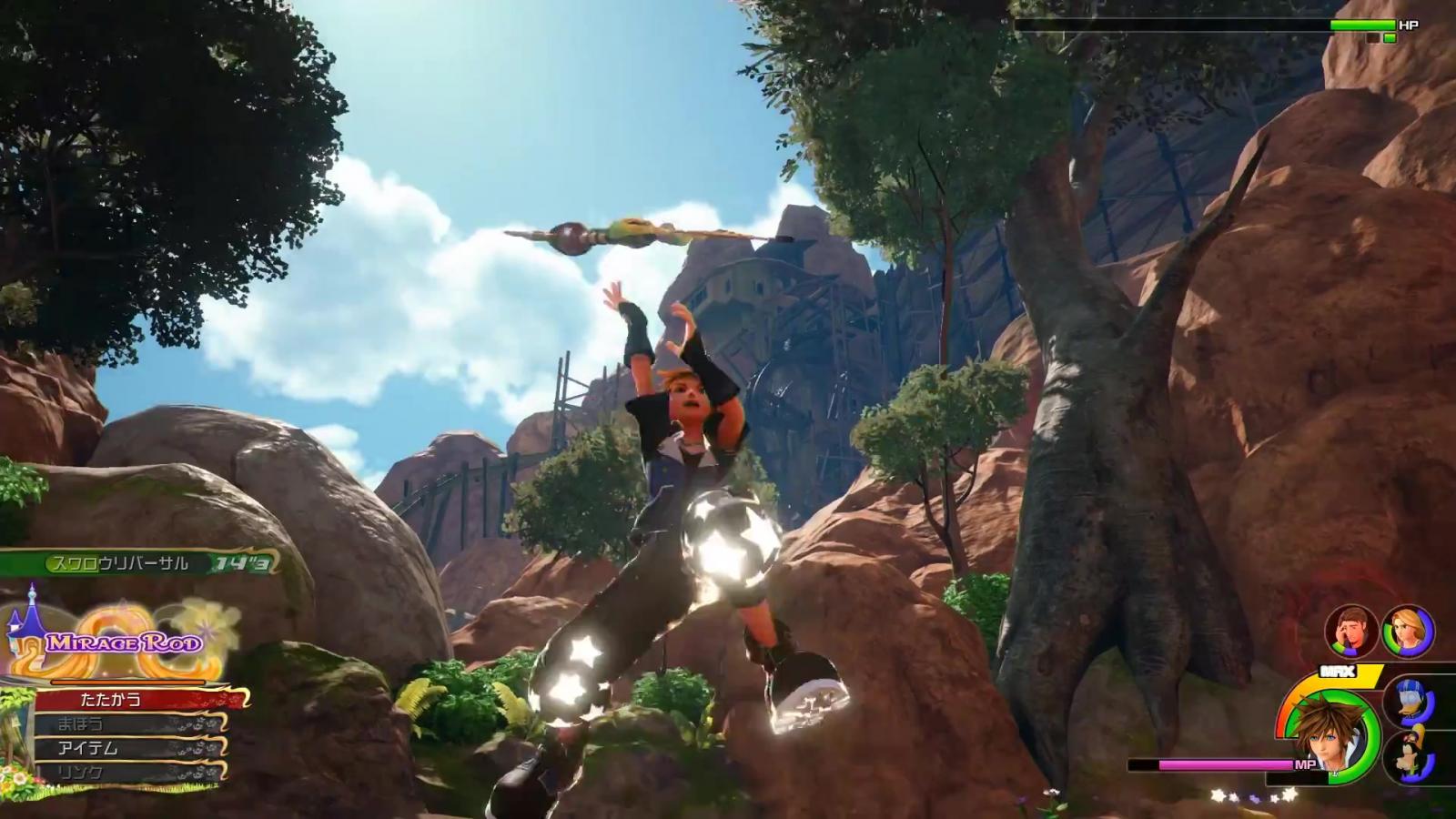Image resolution: width=1456 pixels, height=819 pixels.
Task: Select Flynn Rider's party portrait
Action: 1350,630
